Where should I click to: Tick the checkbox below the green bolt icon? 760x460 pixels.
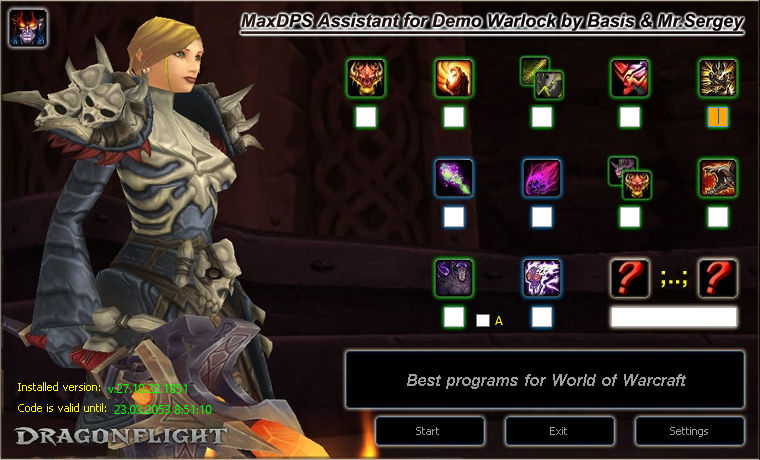(454, 216)
